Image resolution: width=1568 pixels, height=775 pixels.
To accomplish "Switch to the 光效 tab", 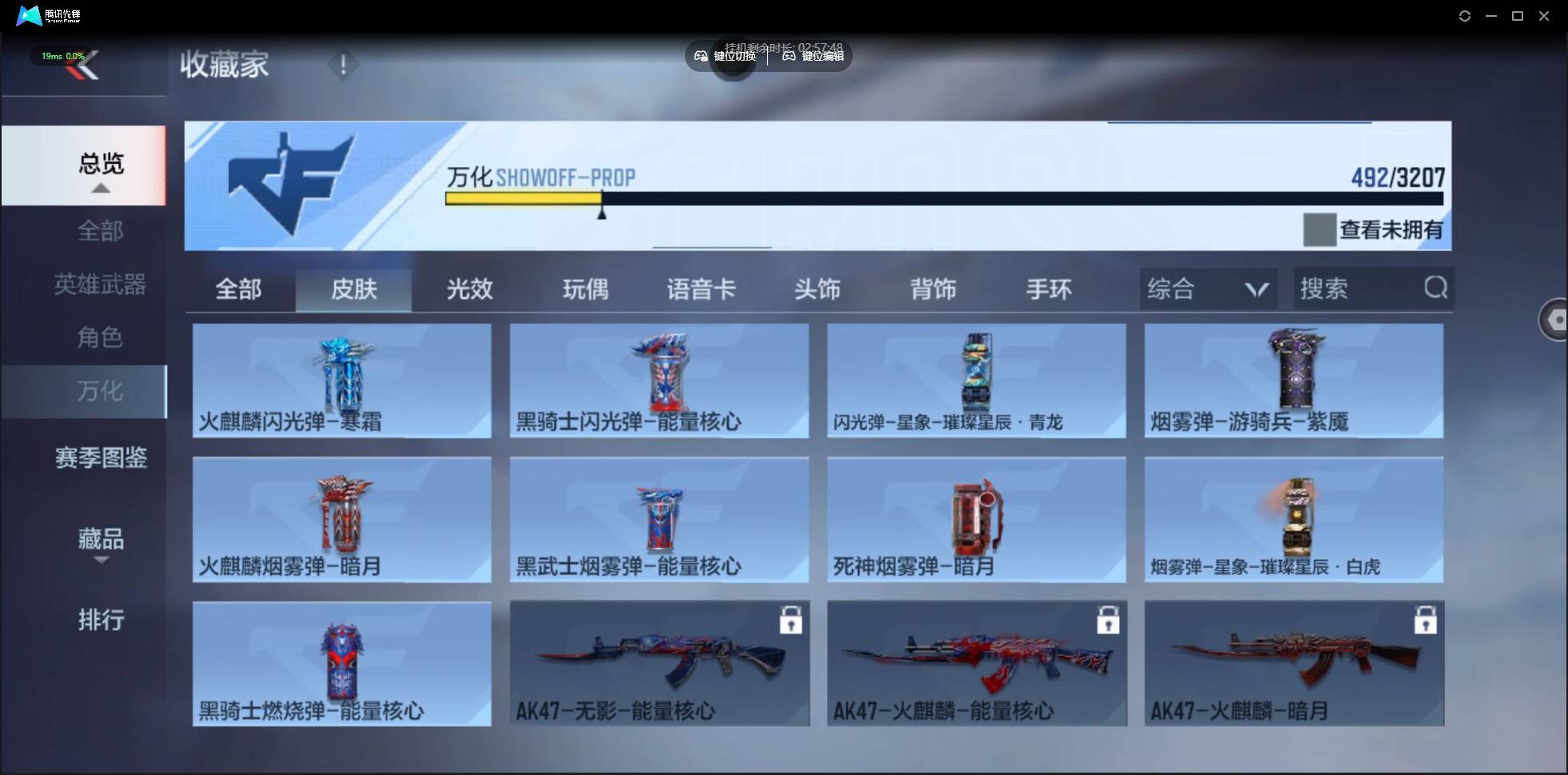I will (468, 289).
